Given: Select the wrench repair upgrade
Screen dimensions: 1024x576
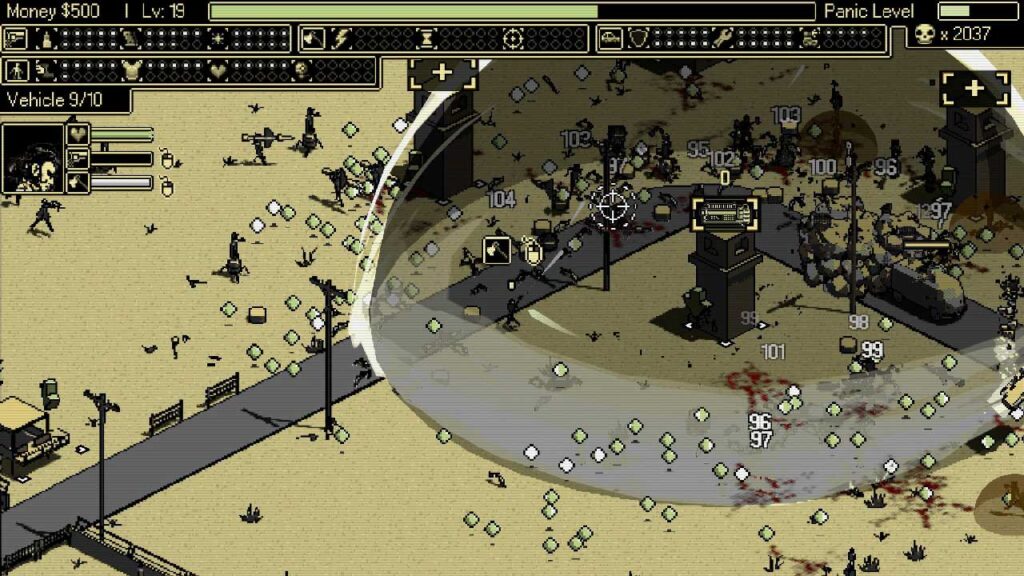Looking at the screenshot, I should coord(723,39).
